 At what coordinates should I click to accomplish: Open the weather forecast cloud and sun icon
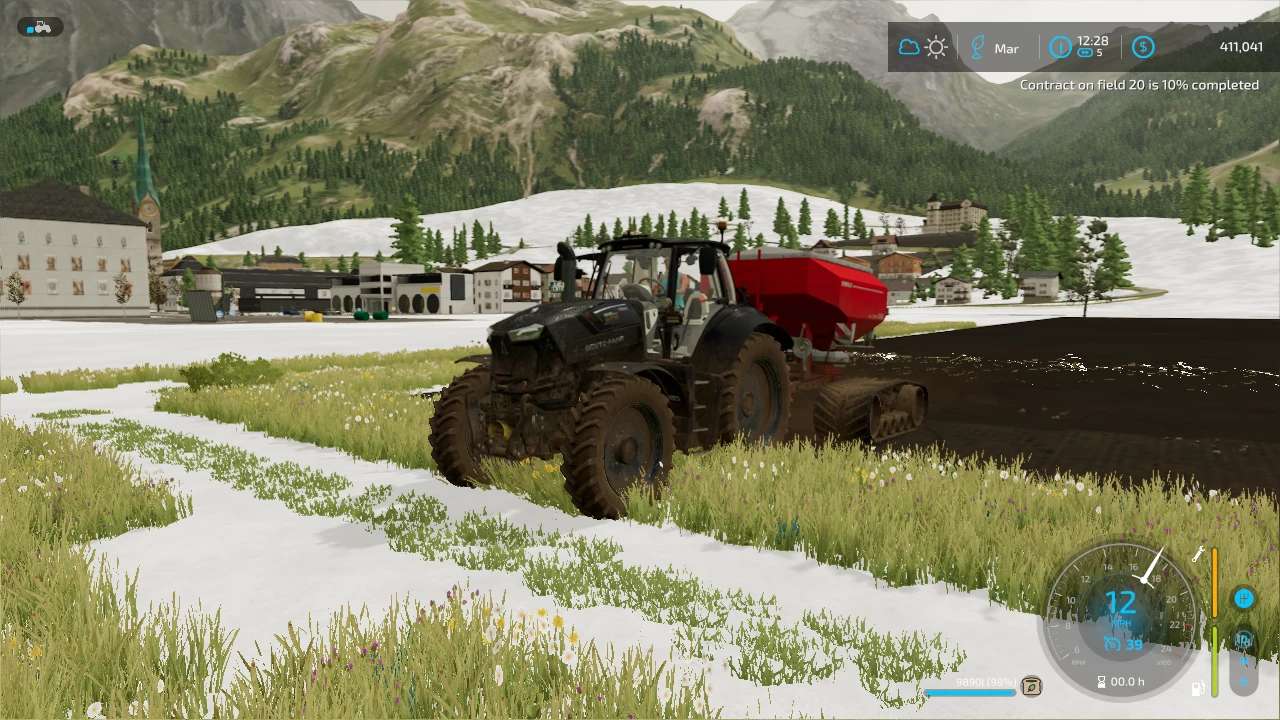[922, 47]
